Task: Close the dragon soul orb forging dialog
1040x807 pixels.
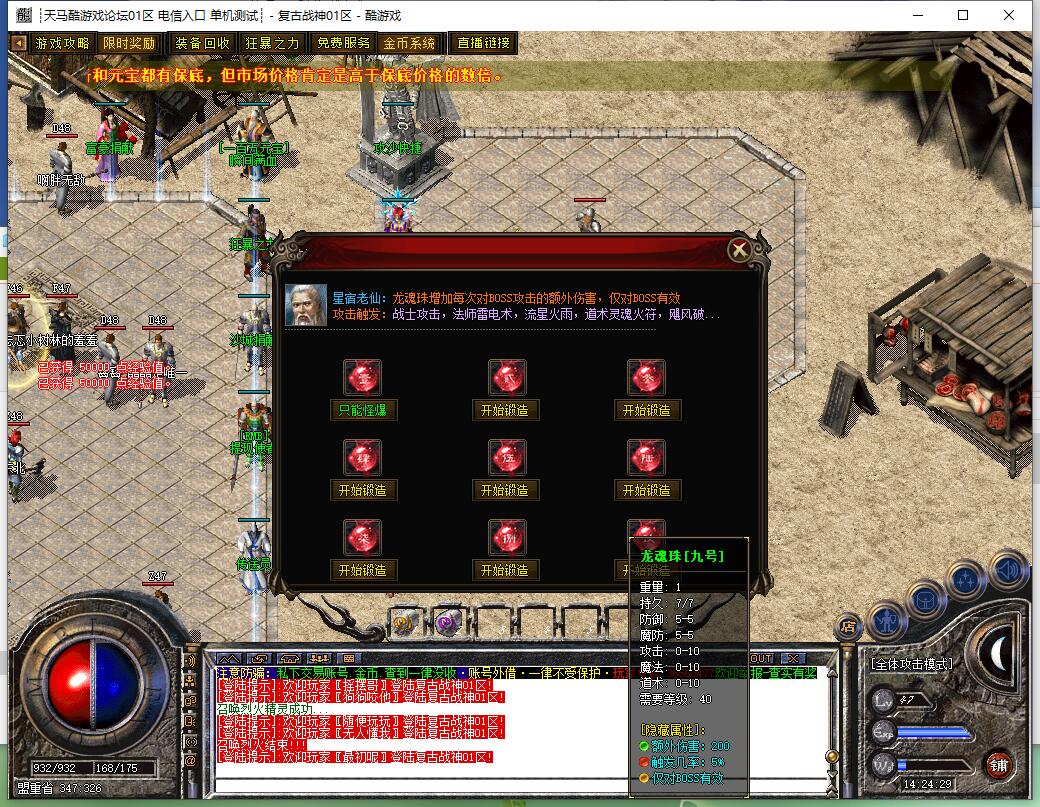Action: [x=739, y=250]
